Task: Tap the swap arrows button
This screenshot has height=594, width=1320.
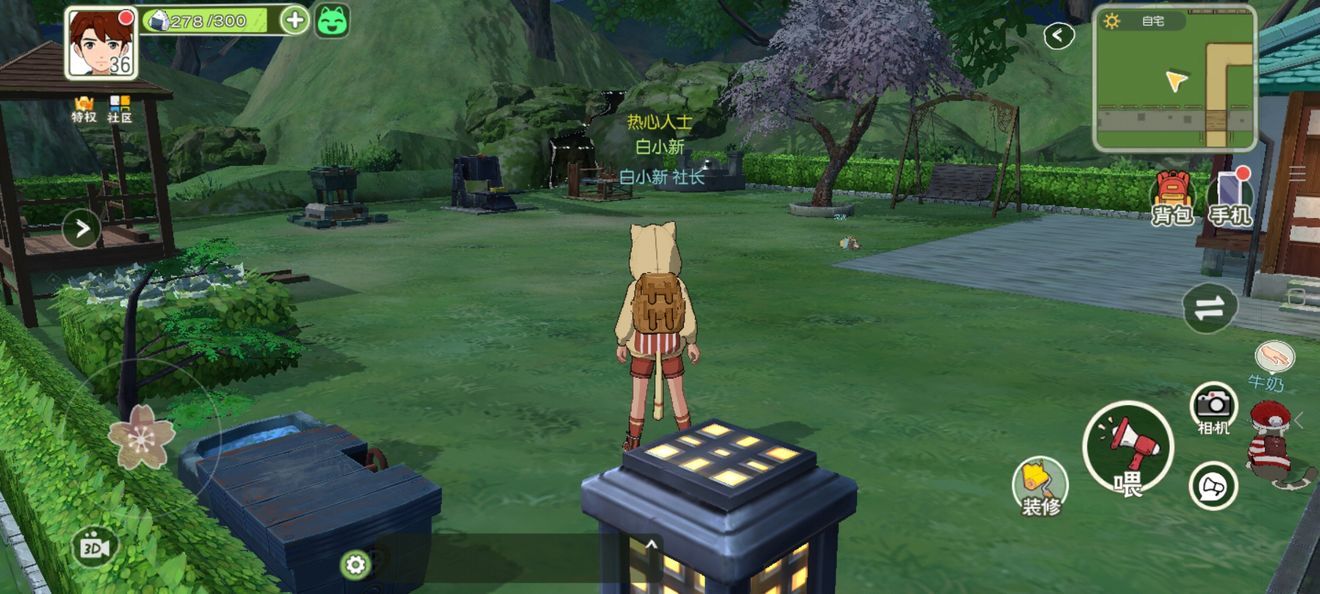Action: coord(1210,308)
